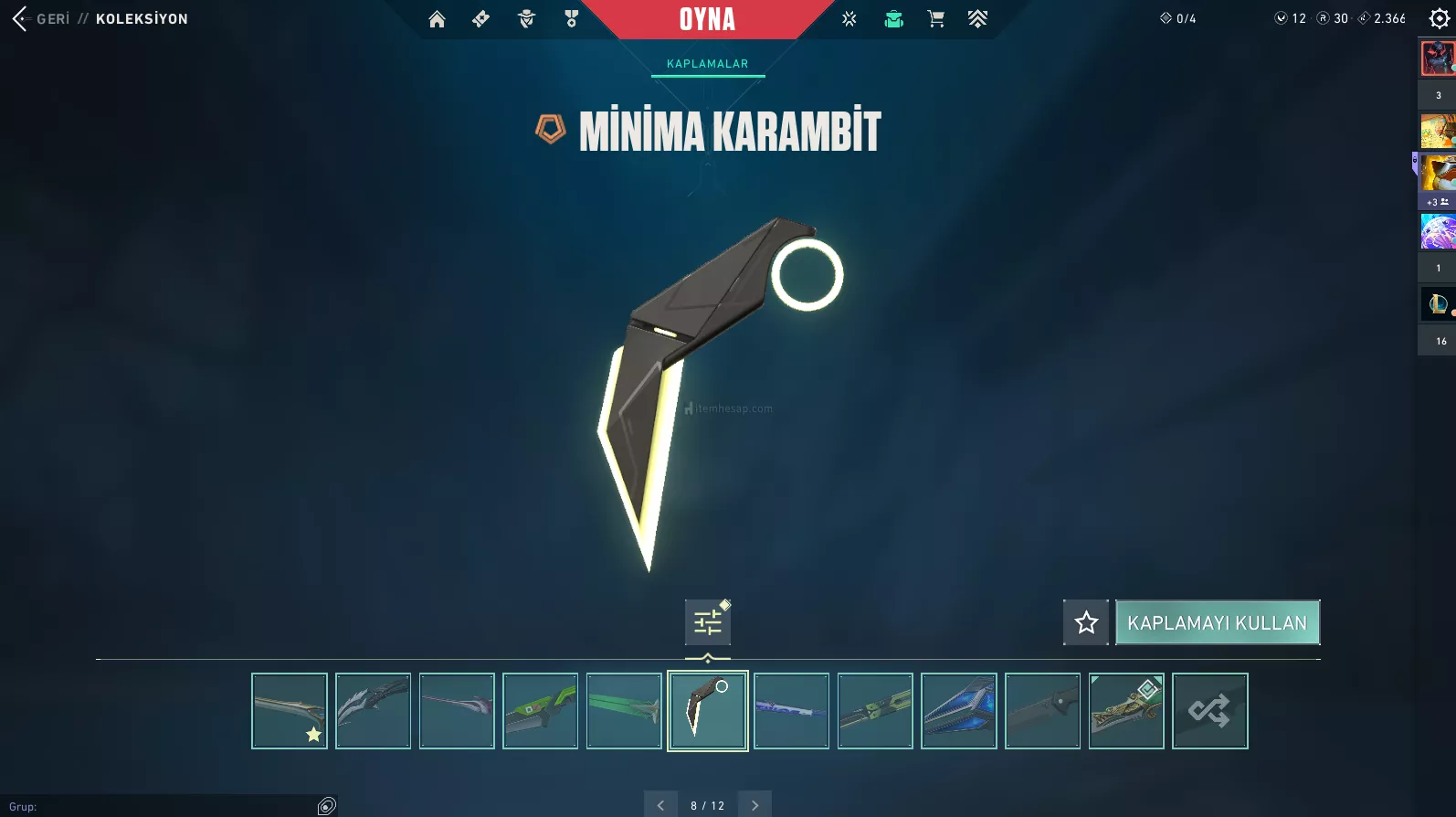Open the agents icon in top navigation
The width and height of the screenshot is (1456, 817).
pyautogui.click(x=526, y=19)
